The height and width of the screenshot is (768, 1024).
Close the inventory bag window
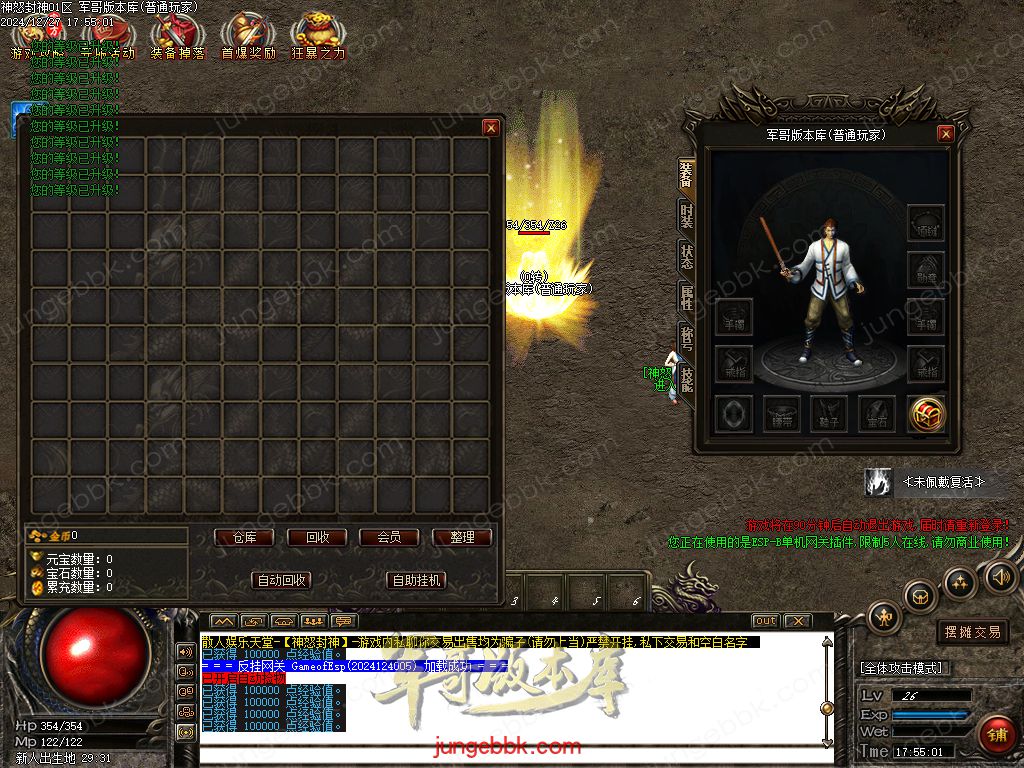pos(490,127)
